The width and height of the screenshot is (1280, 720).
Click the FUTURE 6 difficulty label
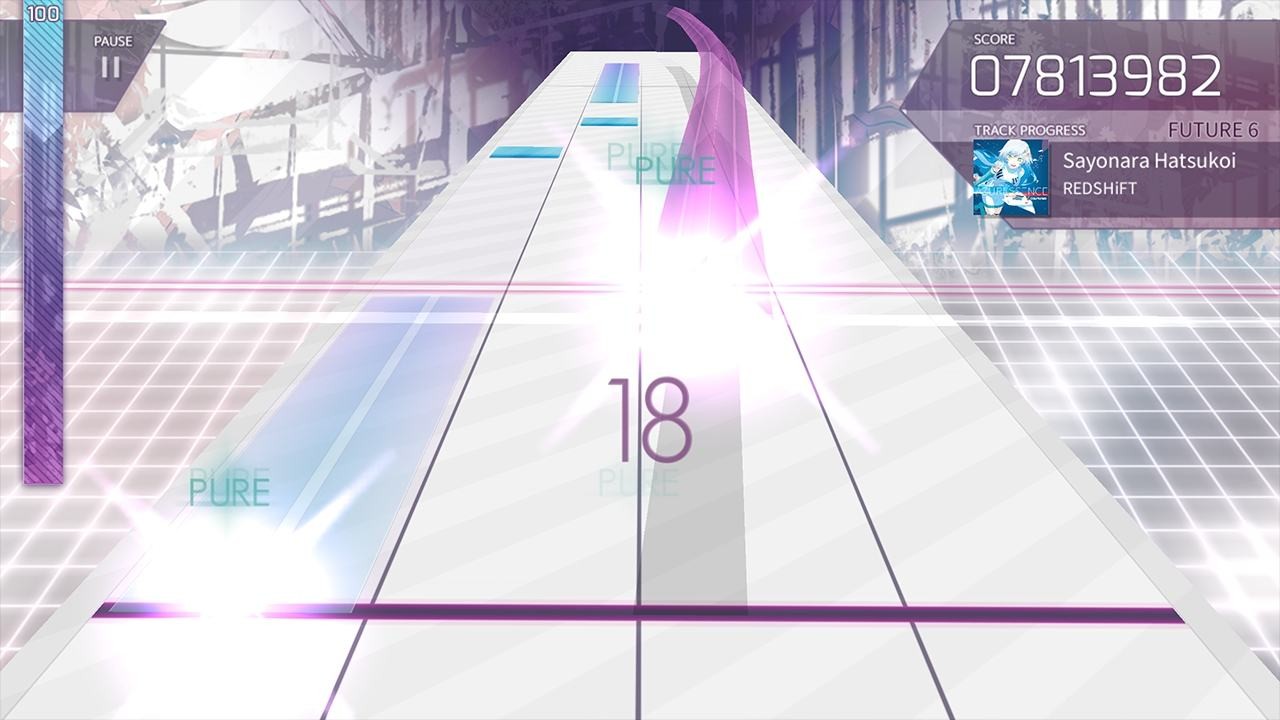1217,129
